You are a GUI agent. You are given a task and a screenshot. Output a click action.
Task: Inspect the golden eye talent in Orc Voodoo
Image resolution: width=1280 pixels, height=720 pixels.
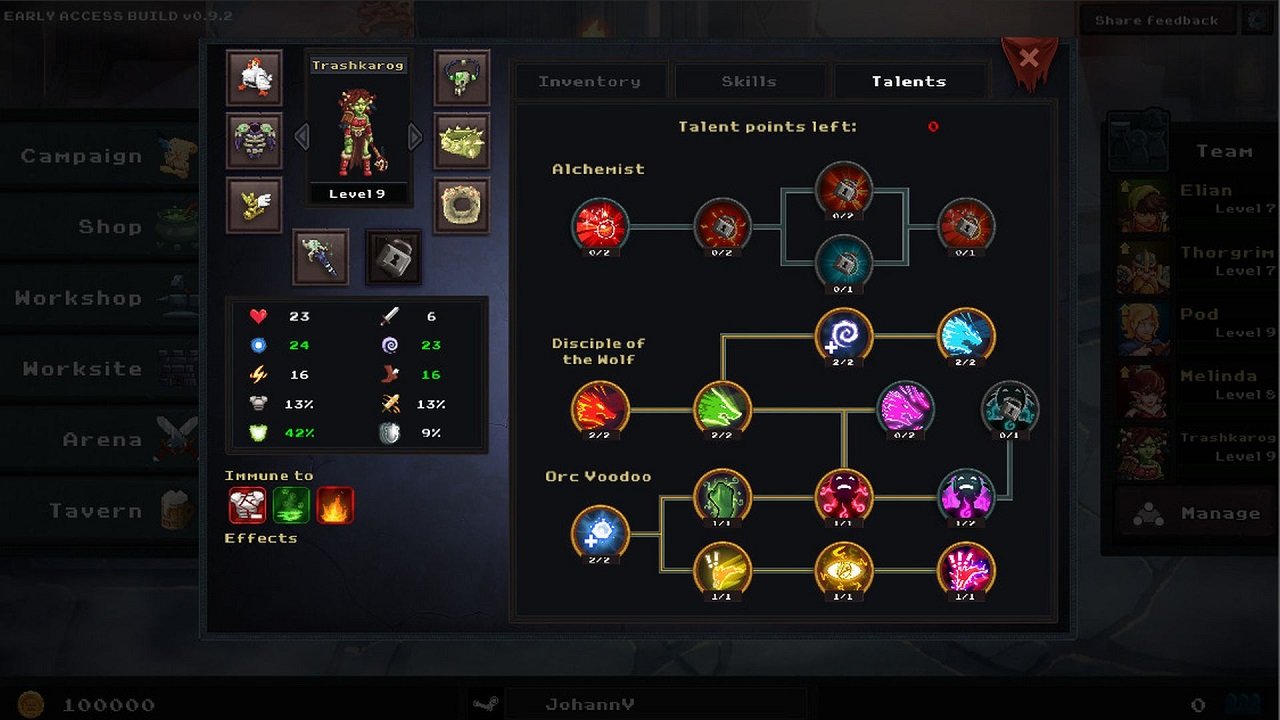(x=845, y=571)
